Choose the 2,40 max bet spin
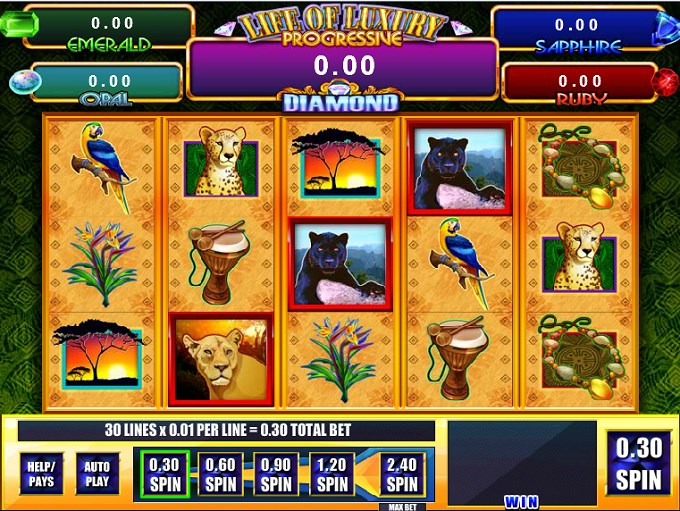Image resolution: width=680 pixels, height=511 pixels. [x=401, y=473]
